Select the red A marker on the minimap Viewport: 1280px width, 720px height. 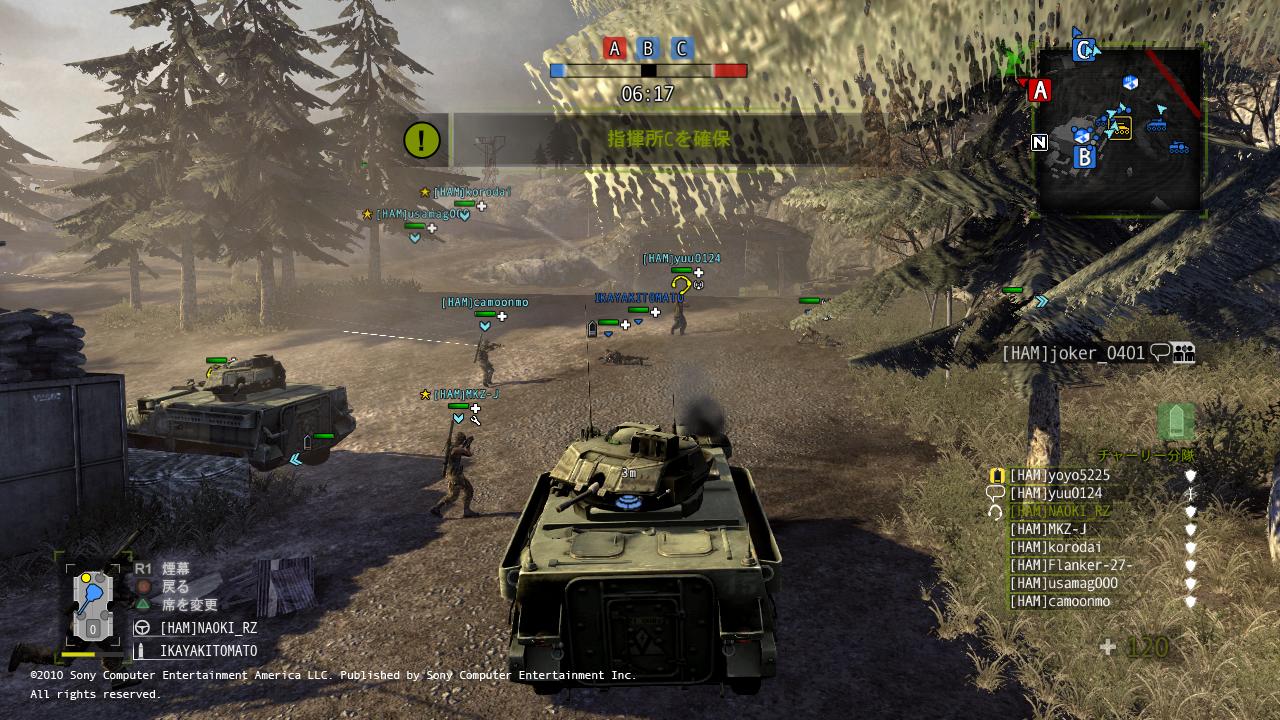pos(1040,91)
